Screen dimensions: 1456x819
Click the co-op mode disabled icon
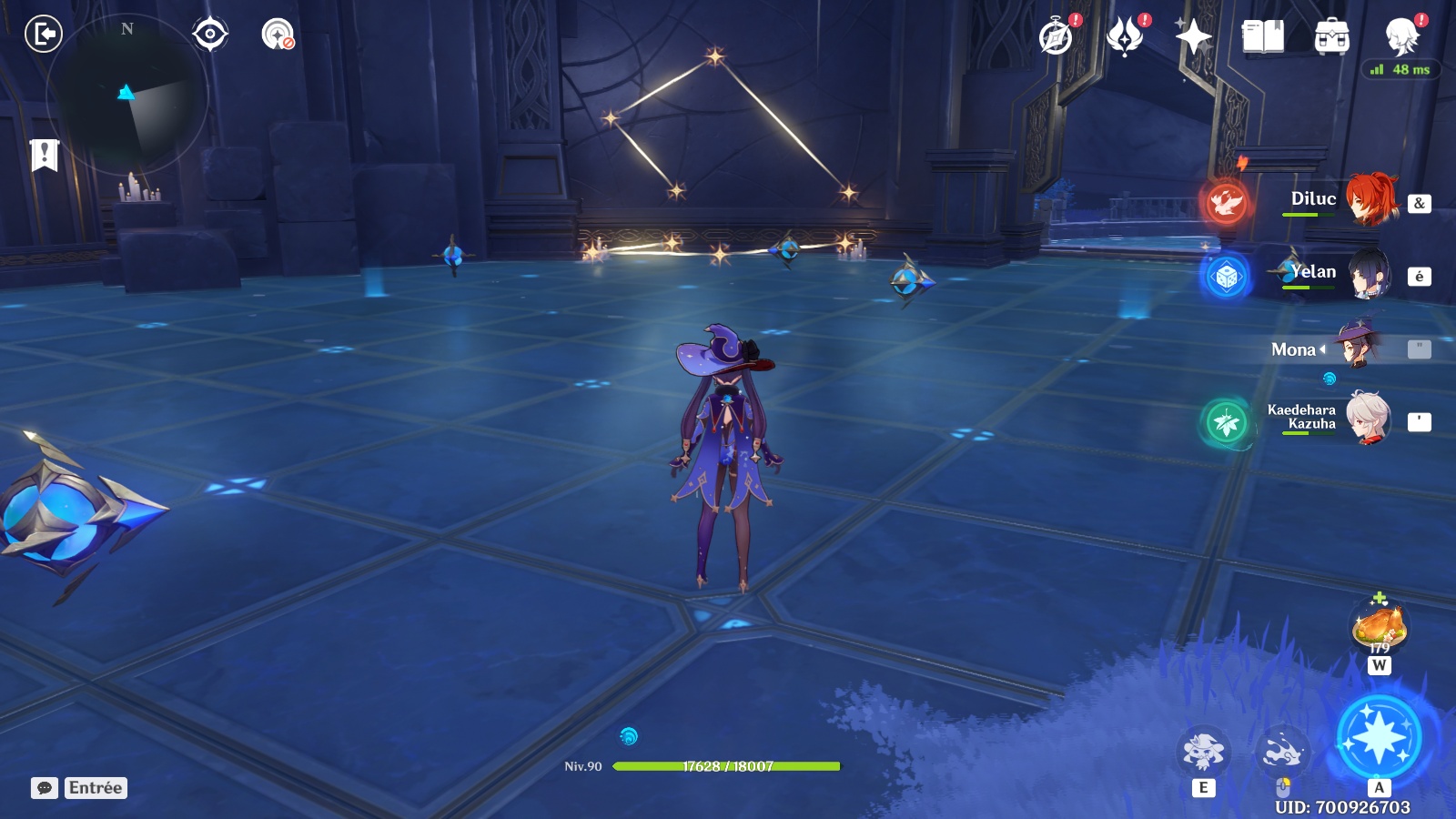tap(278, 35)
